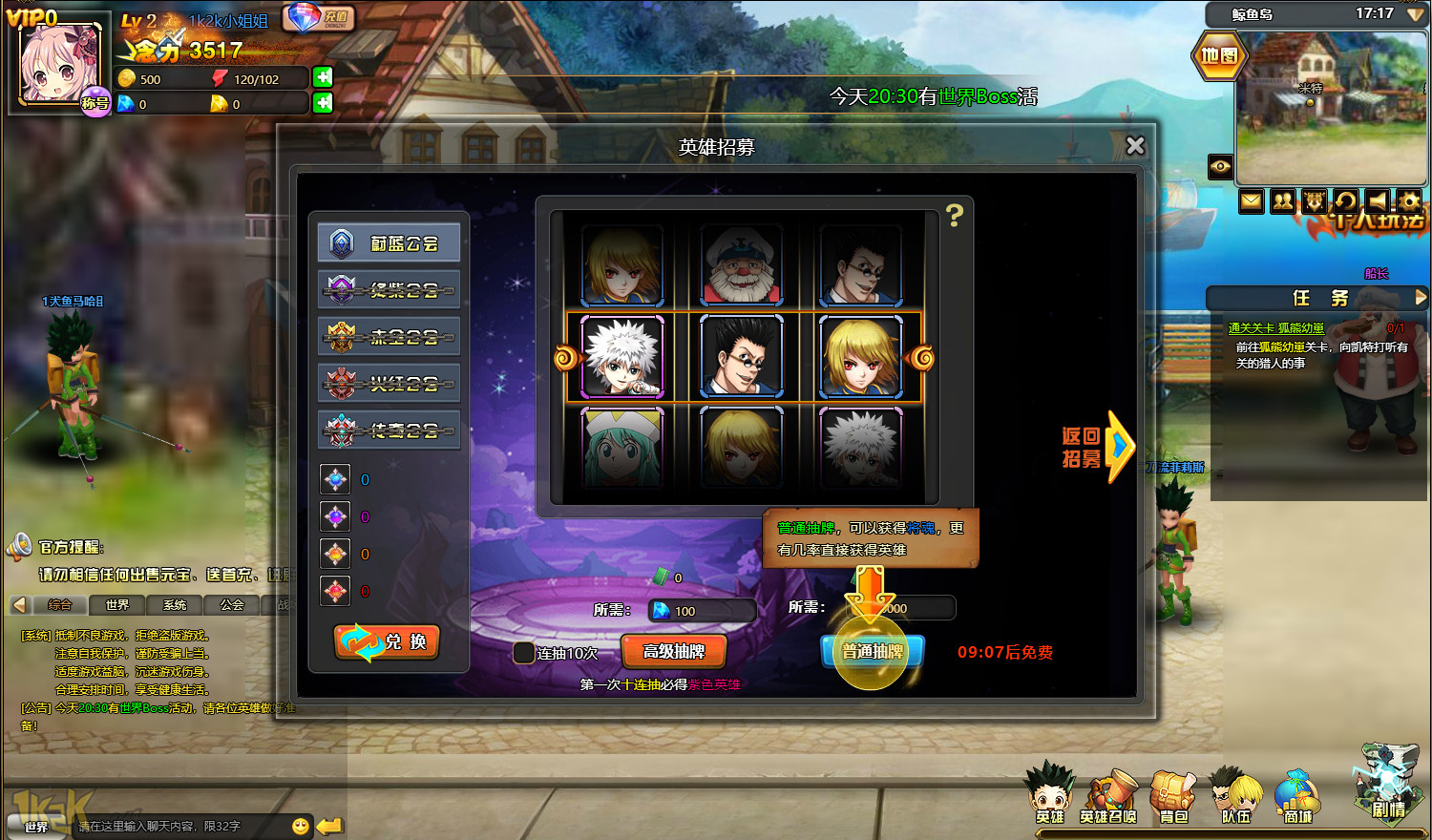Open the settings gear icon

pyautogui.click(x=1408, y=201)
